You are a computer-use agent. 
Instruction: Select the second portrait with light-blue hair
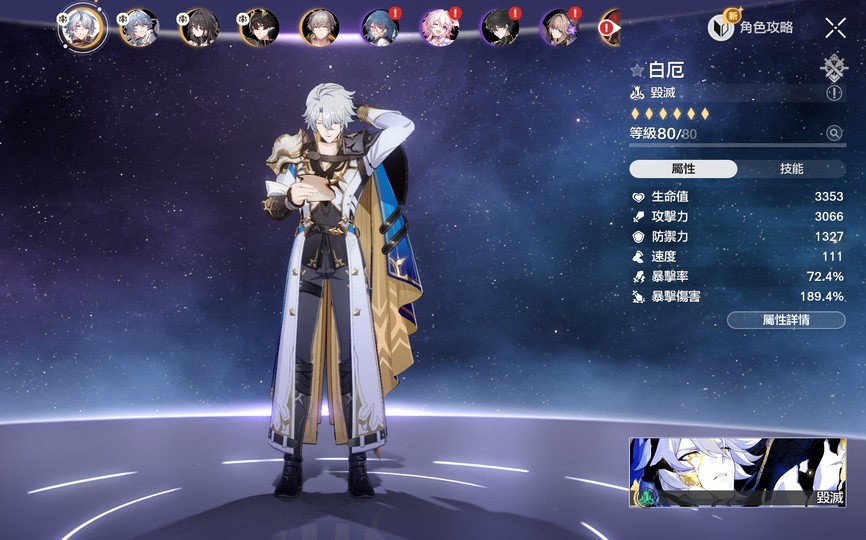click(x=138, y=28)
